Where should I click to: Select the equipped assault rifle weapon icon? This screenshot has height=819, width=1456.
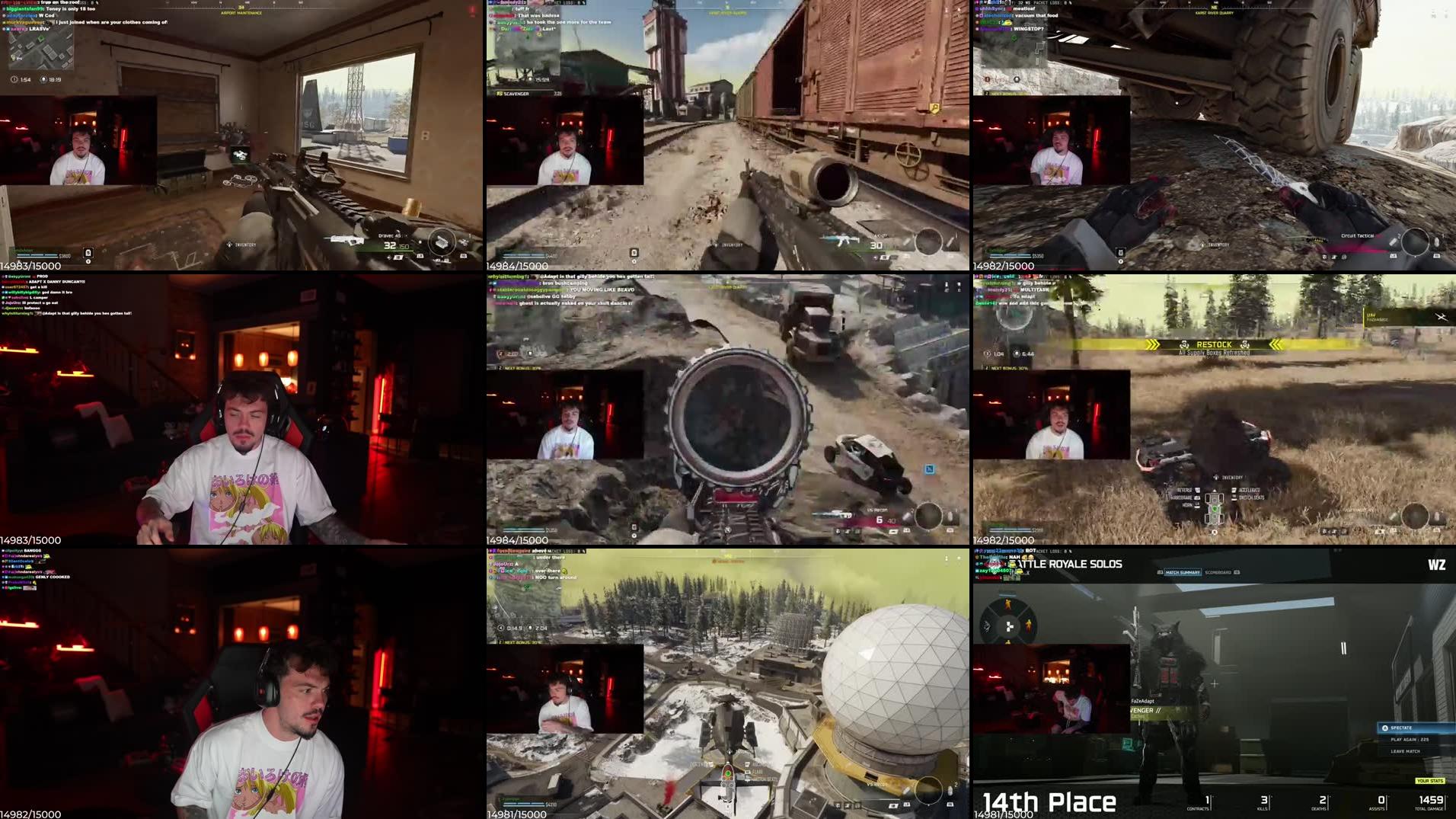(x=346, y=240)
